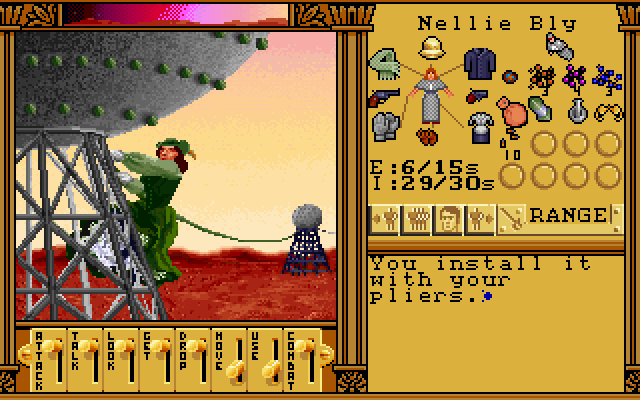Screen dimensions: 640x400
Task: Click the green scarf equipment slot
Action: pos(386,63)
